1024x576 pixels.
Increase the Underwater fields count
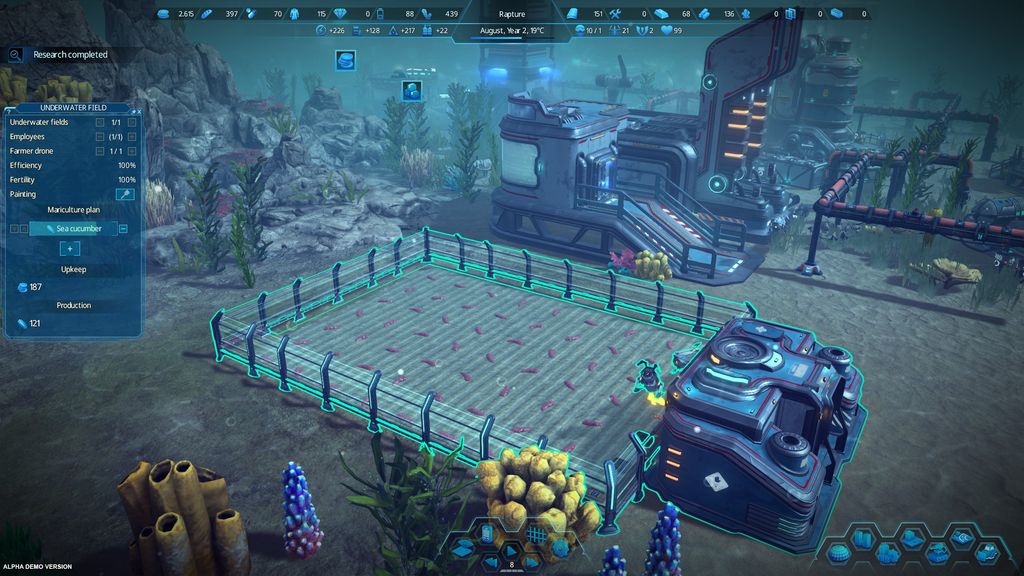coord(131,122)
